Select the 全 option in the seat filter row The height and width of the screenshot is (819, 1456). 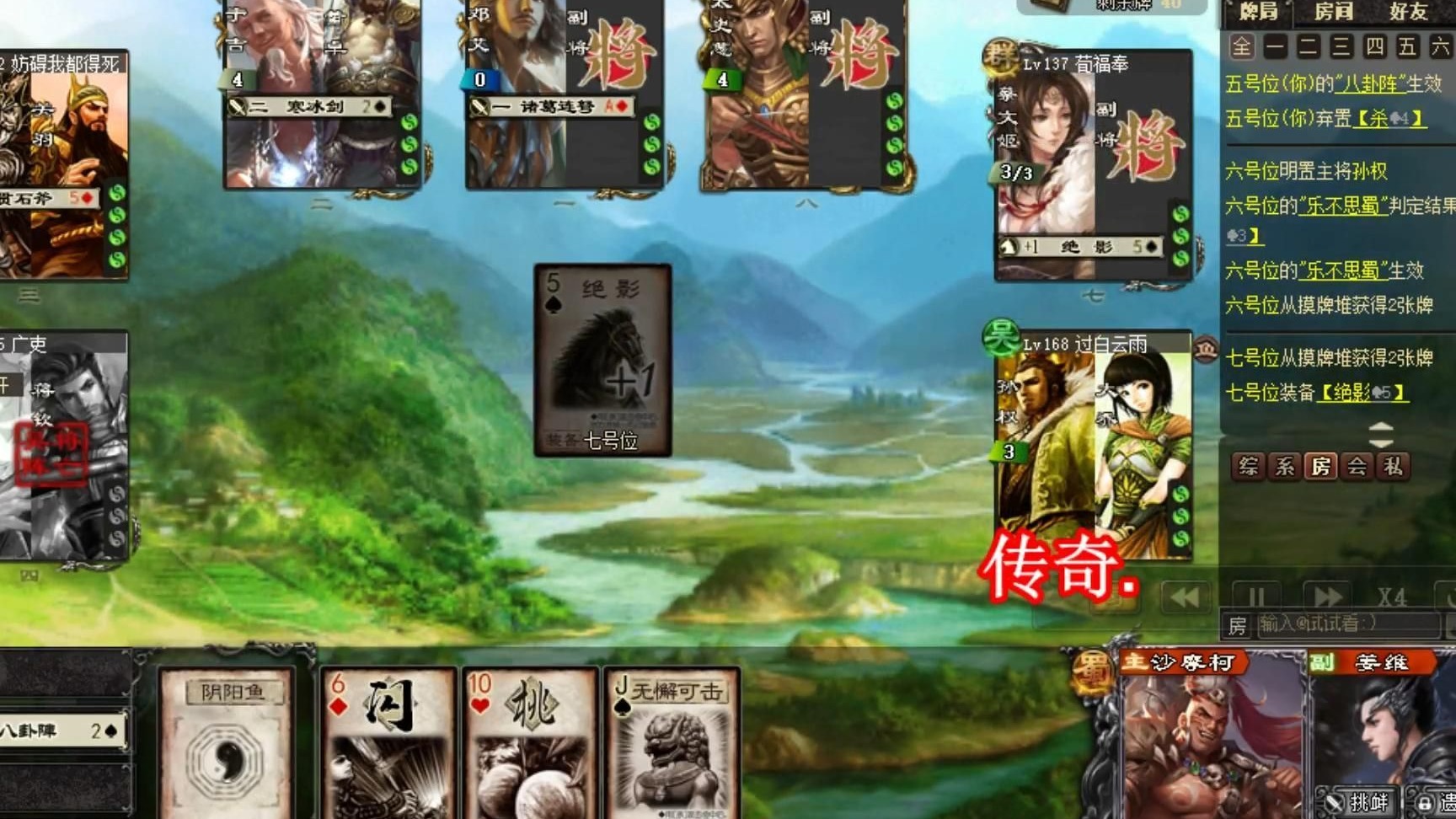pyautogui.click(x=1241, y=48)
